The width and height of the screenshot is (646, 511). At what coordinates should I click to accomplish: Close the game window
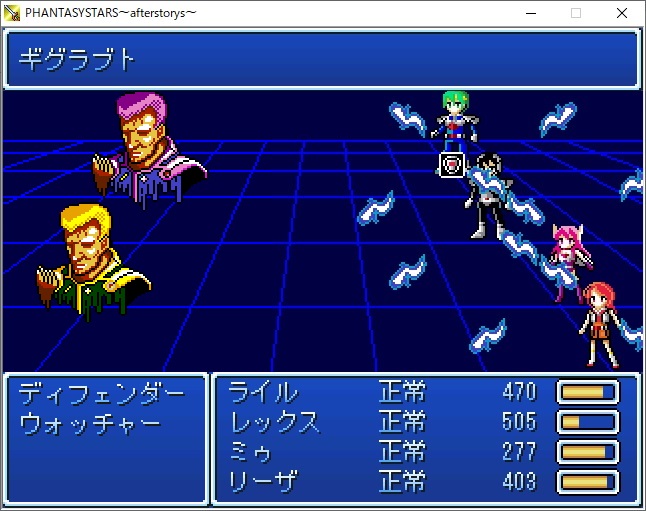[x=622, y=13]
